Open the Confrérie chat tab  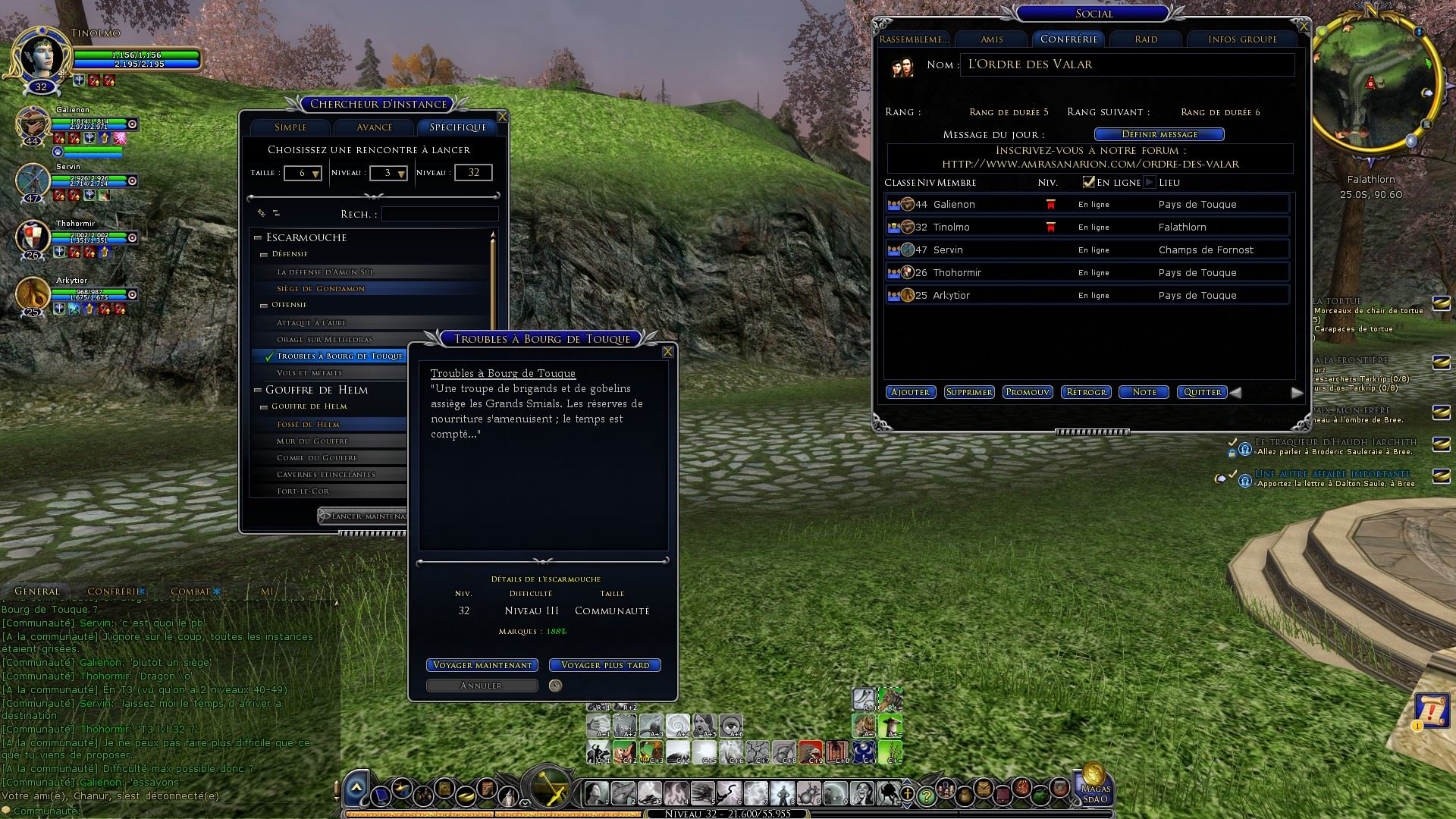(x=114, y=591)
